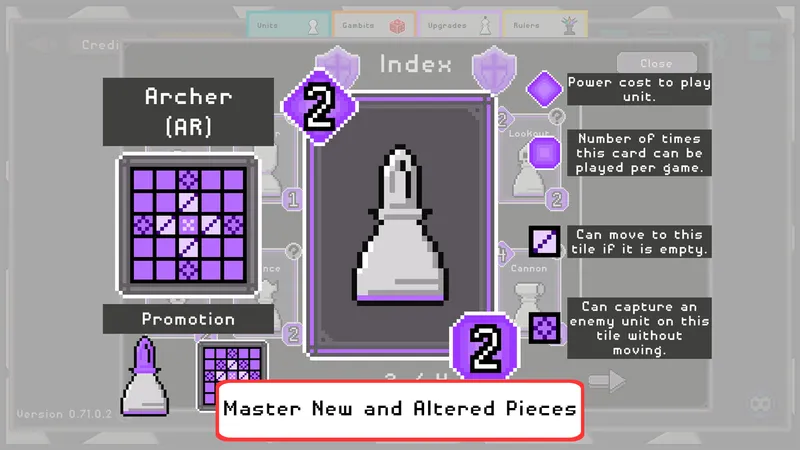Open the Gambits tab
This screenshot has width=800, height=450.
[x=370, y=25]
